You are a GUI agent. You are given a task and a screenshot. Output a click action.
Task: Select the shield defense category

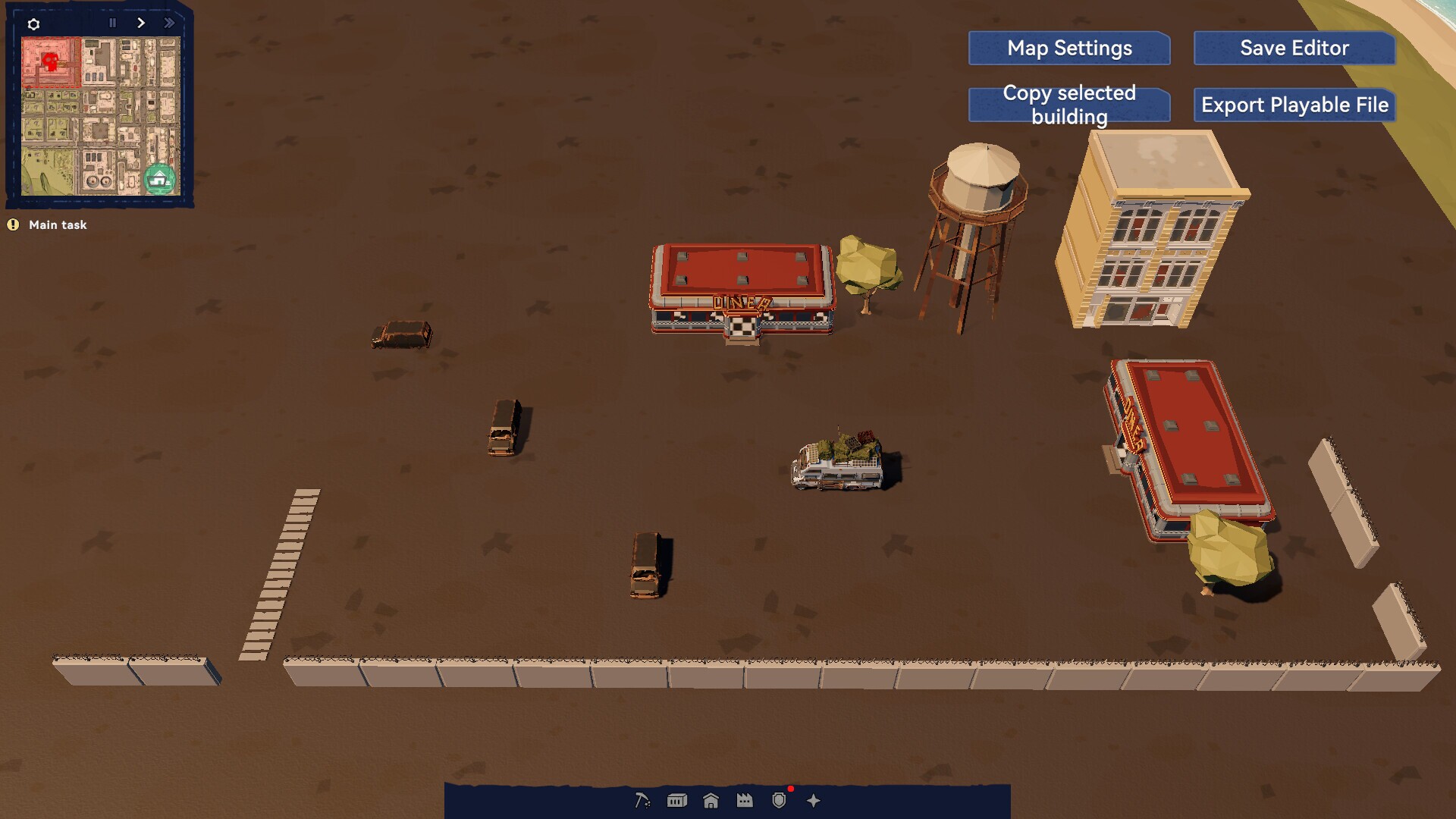(779, 800)
